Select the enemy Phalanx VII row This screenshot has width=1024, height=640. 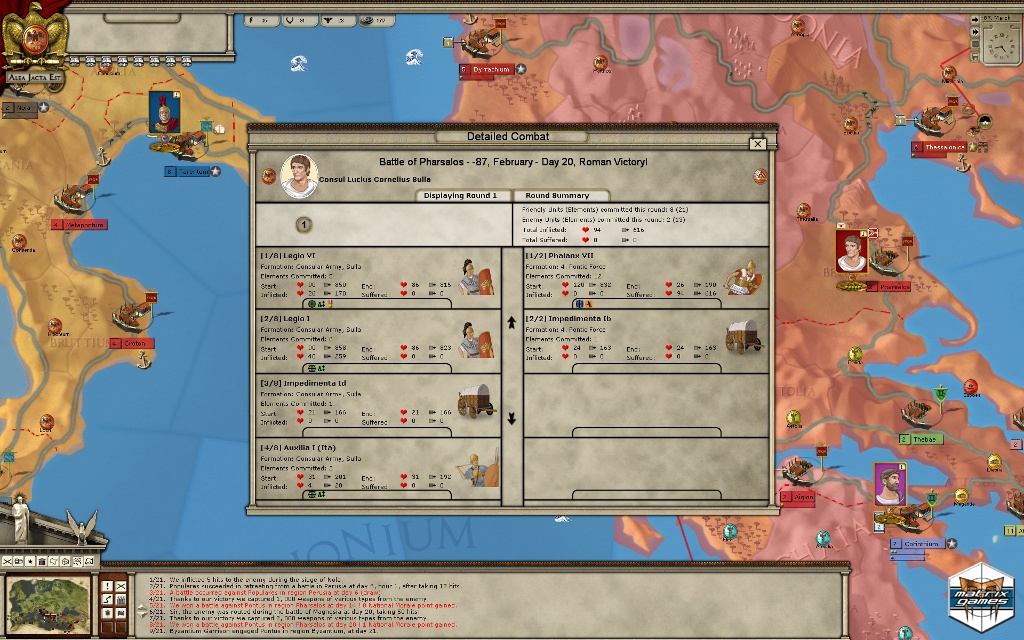pyautogui.click(x=646, y=277)
